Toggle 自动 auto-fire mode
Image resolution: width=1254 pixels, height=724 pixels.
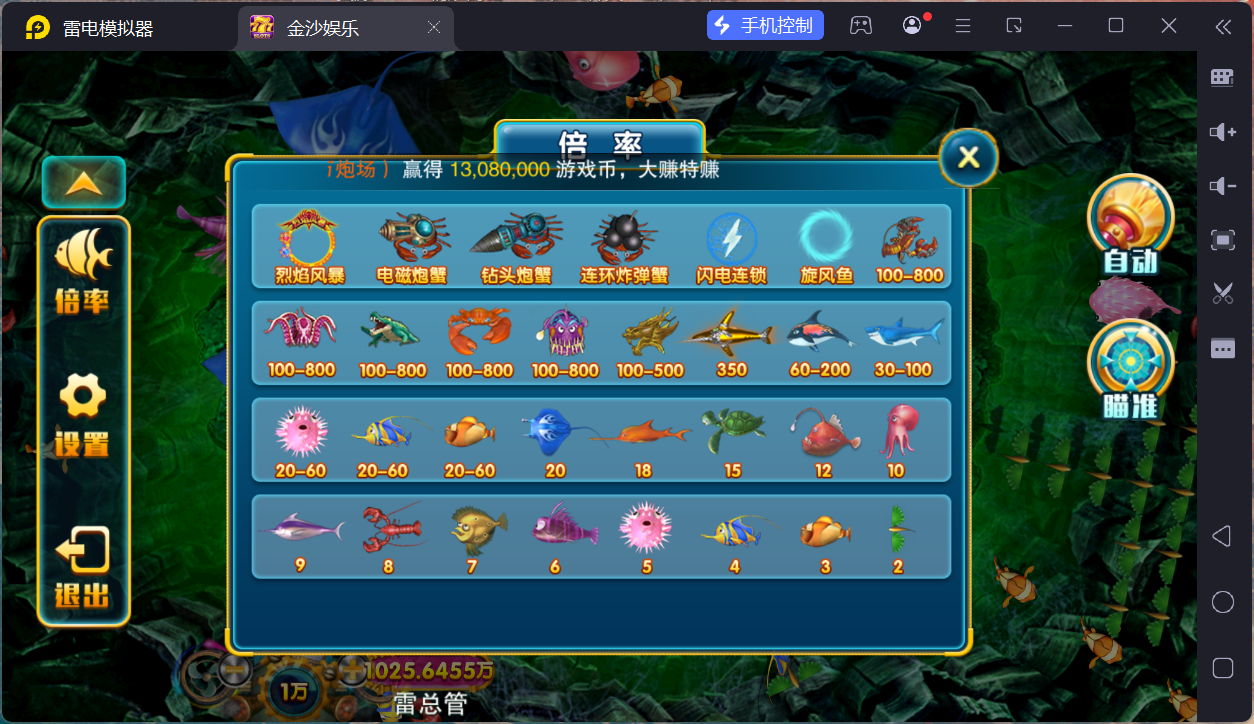tap(1130, 224)
